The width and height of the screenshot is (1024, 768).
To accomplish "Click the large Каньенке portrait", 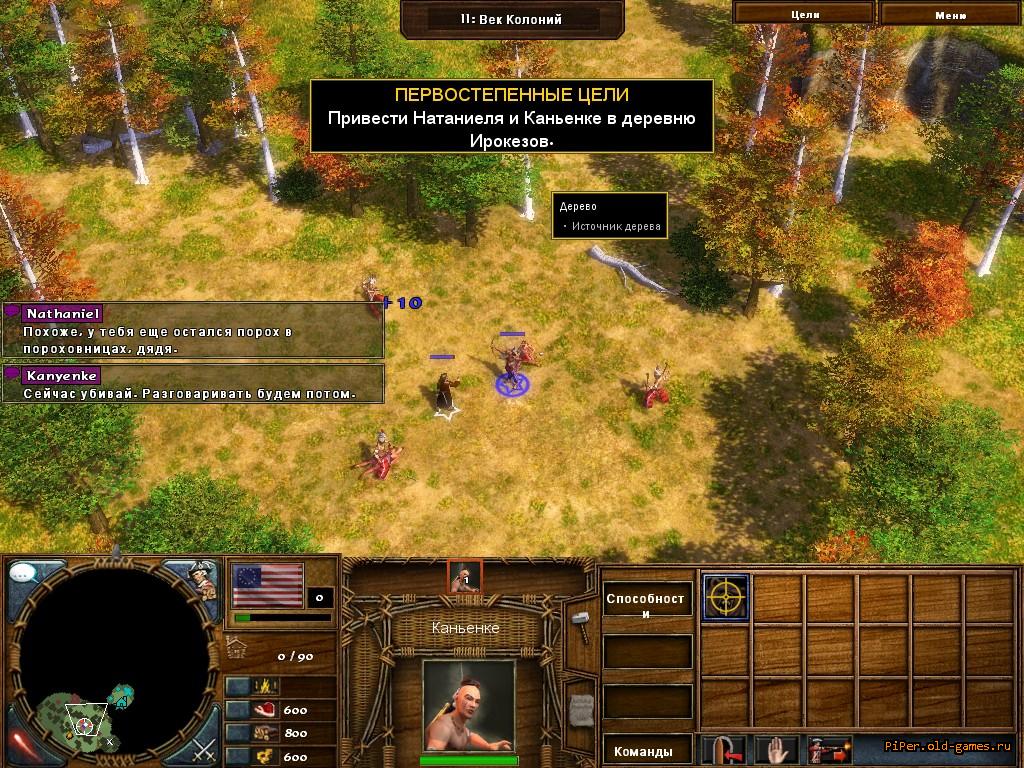I will point(468,703).
